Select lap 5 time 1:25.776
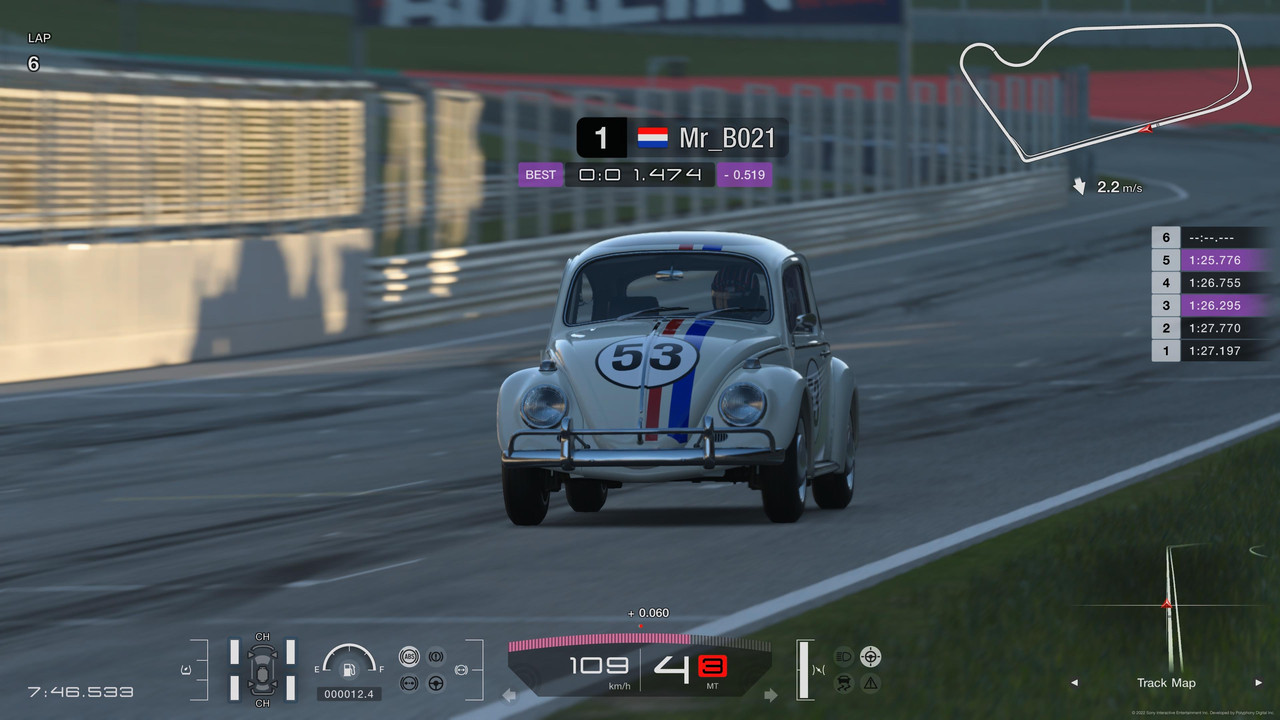 (1212, 260)
